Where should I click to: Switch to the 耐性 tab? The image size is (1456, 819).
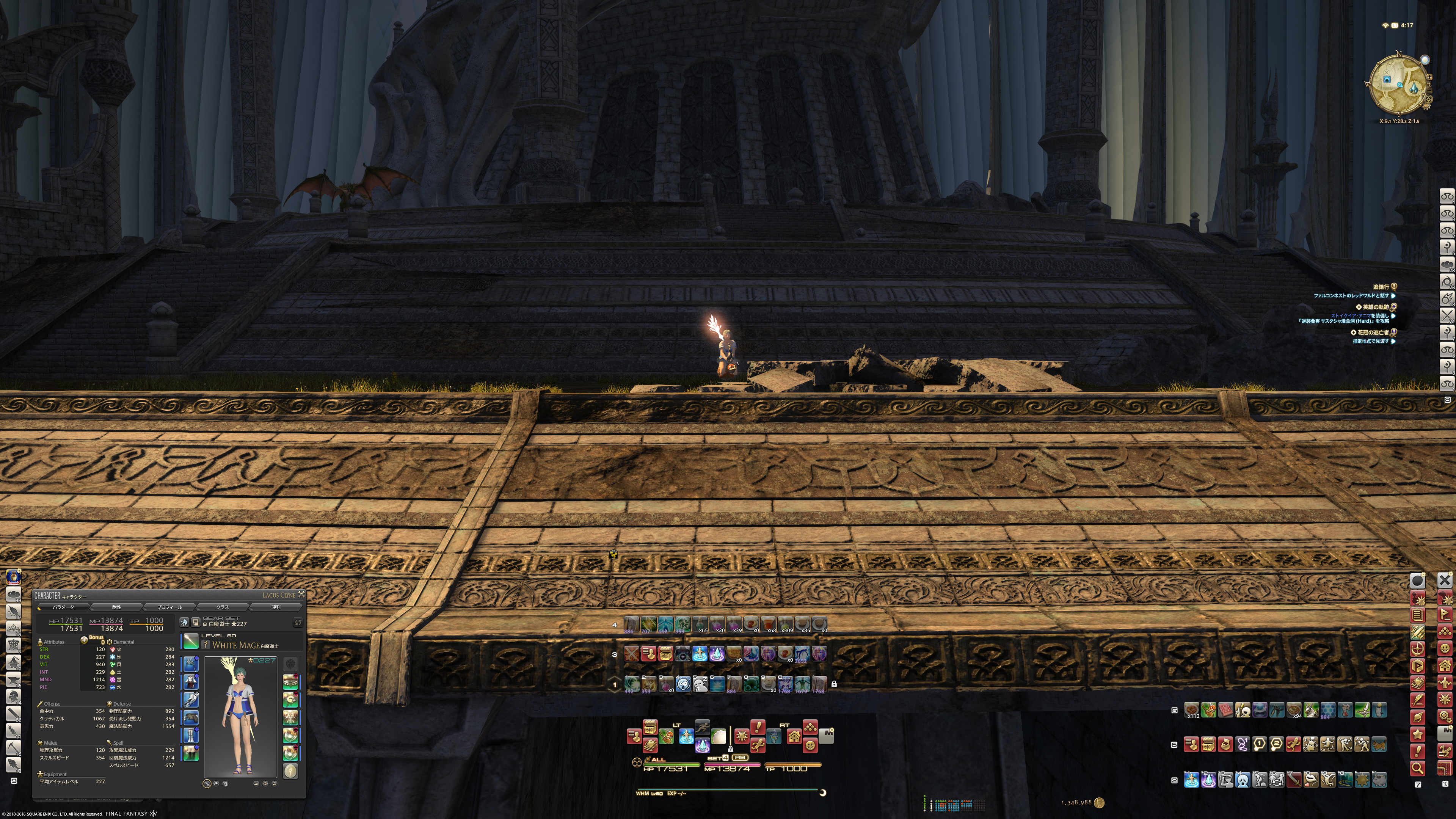(116, 607)
